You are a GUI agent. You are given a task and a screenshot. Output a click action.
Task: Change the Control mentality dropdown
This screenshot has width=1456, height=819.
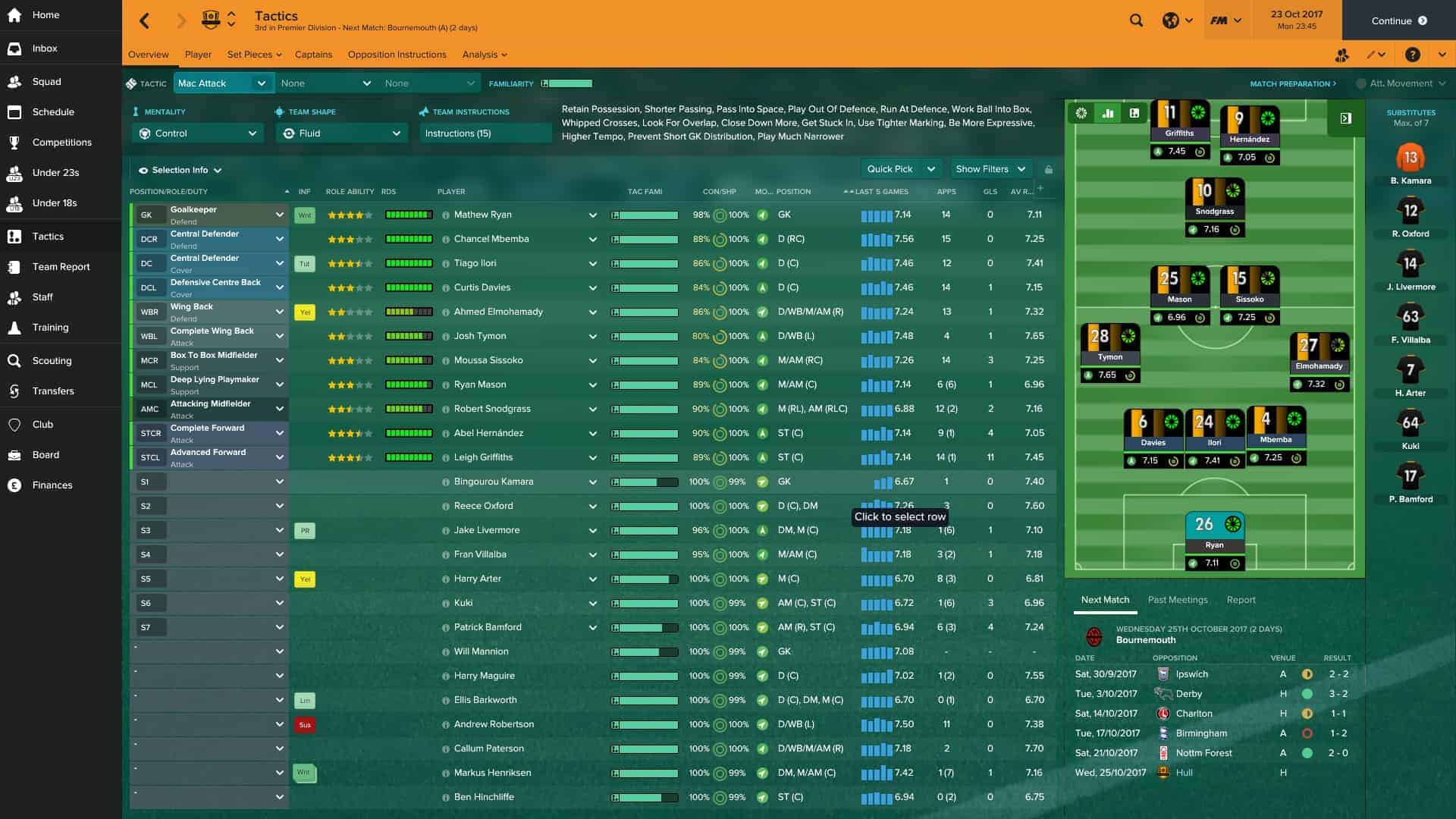point(198,133)
